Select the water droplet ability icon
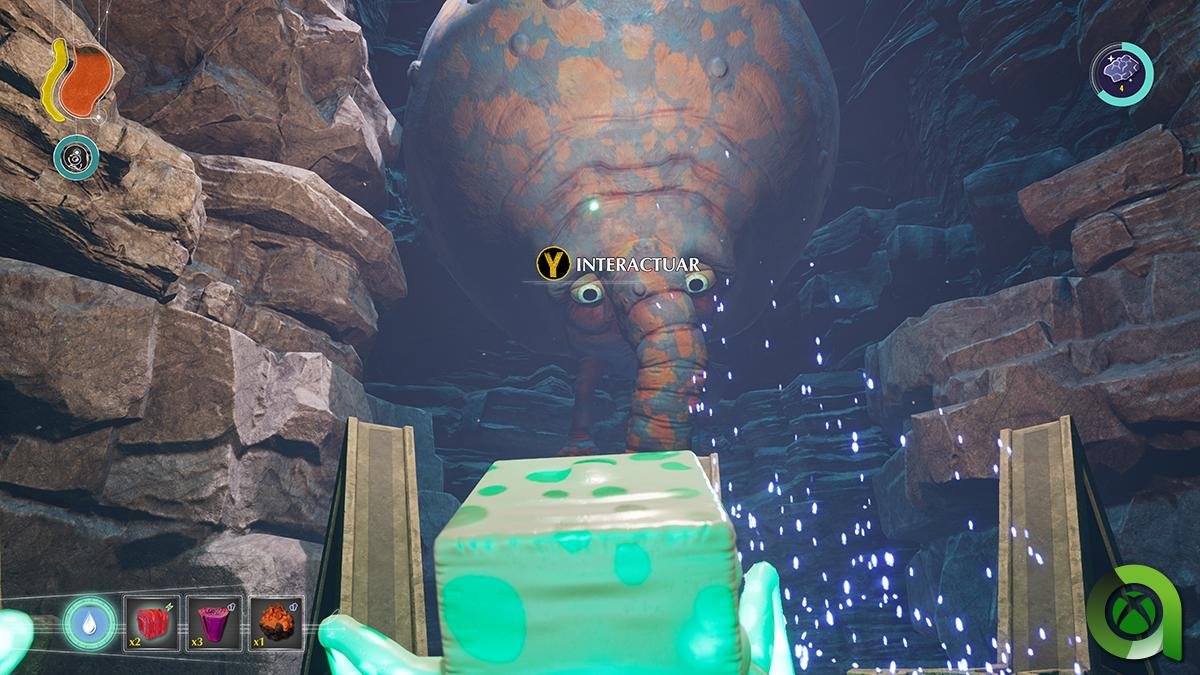Viewport: 1200px width, 675px height. [x=88, y=623]
